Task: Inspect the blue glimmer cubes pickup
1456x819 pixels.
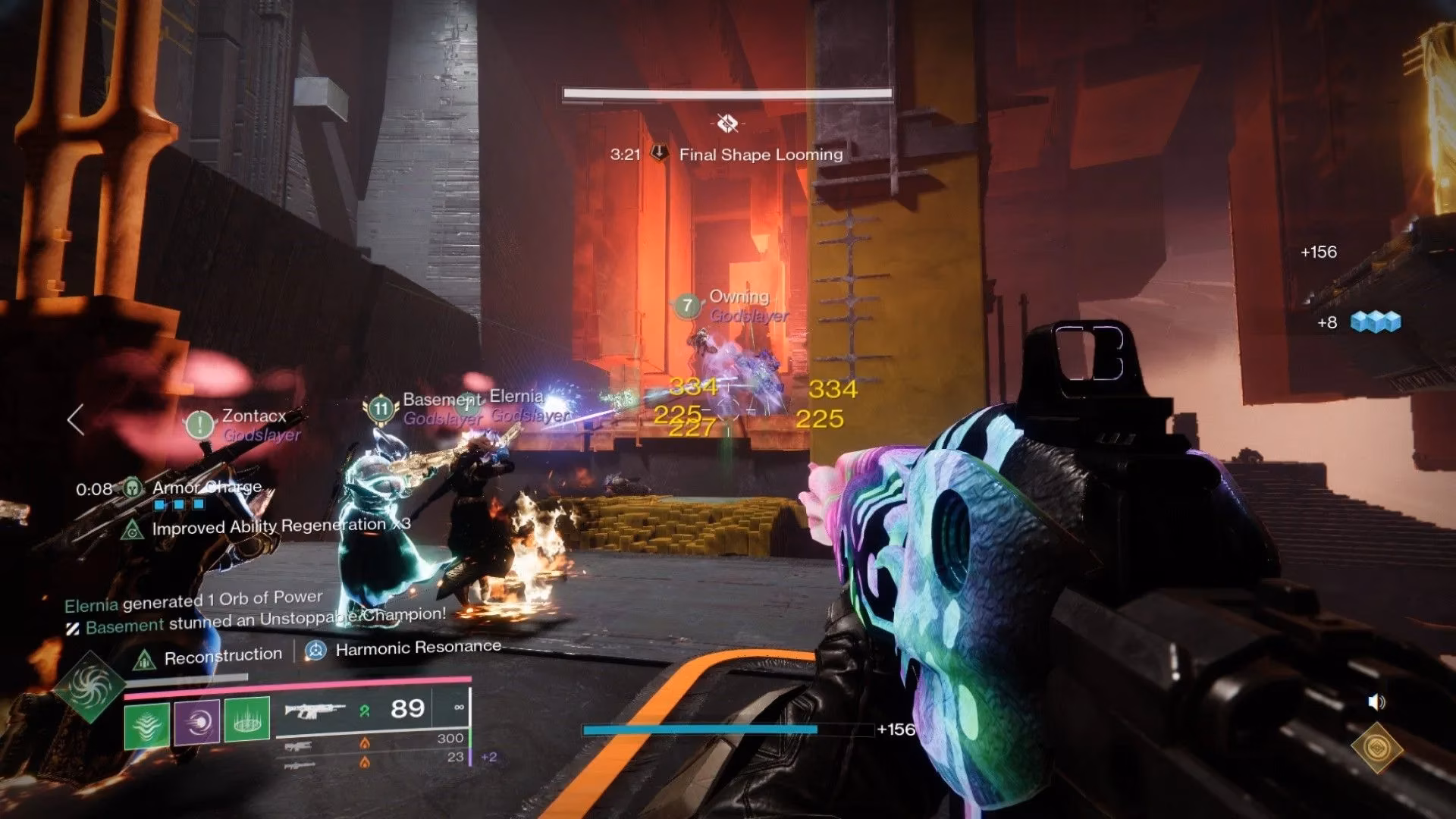Action: tap(1376, 322)
